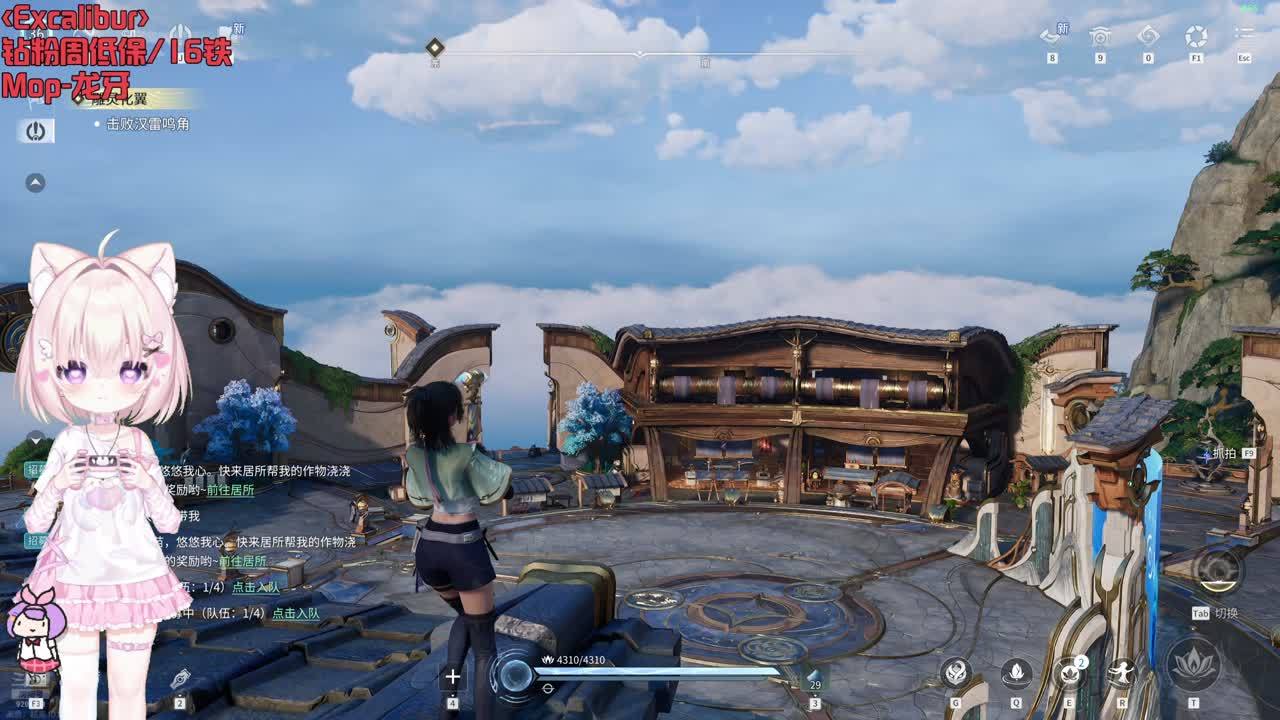Open the main menu list icon
This screenshot has width=1280, height=720.
coord(1244,37)
